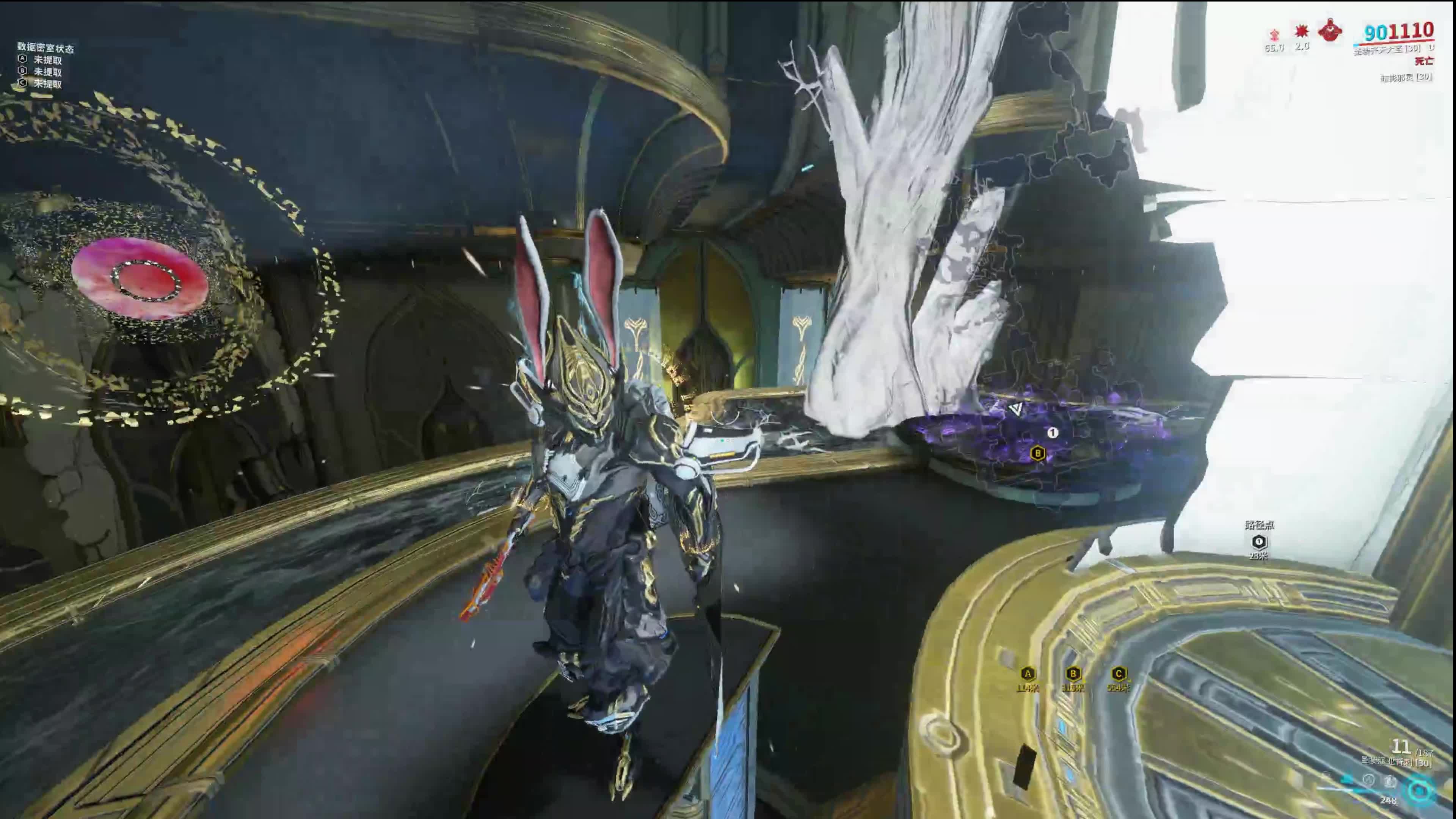Click the large red round buff icon
The image size is (1456, 819).
pyautogui.click(x=1329, y=30)
